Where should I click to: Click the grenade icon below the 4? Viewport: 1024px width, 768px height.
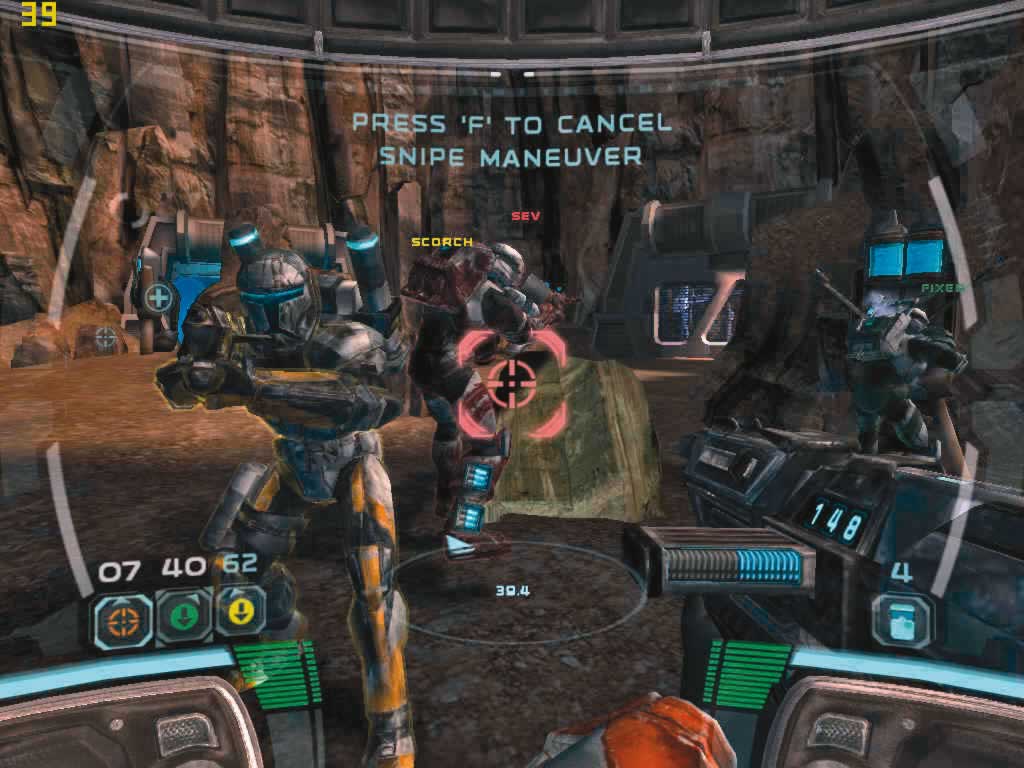click(901, 619)
